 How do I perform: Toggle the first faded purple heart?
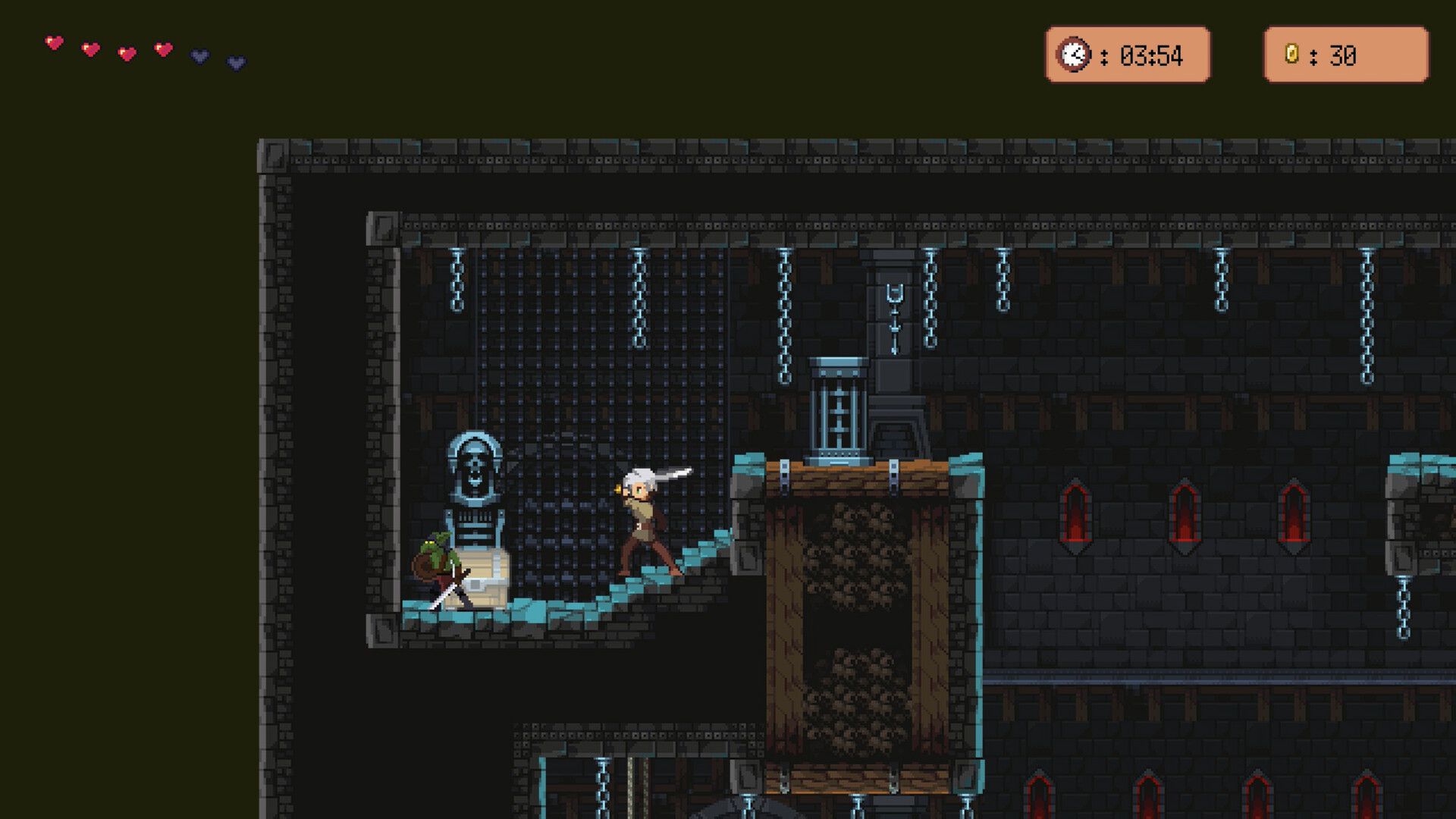pos(199,56)
